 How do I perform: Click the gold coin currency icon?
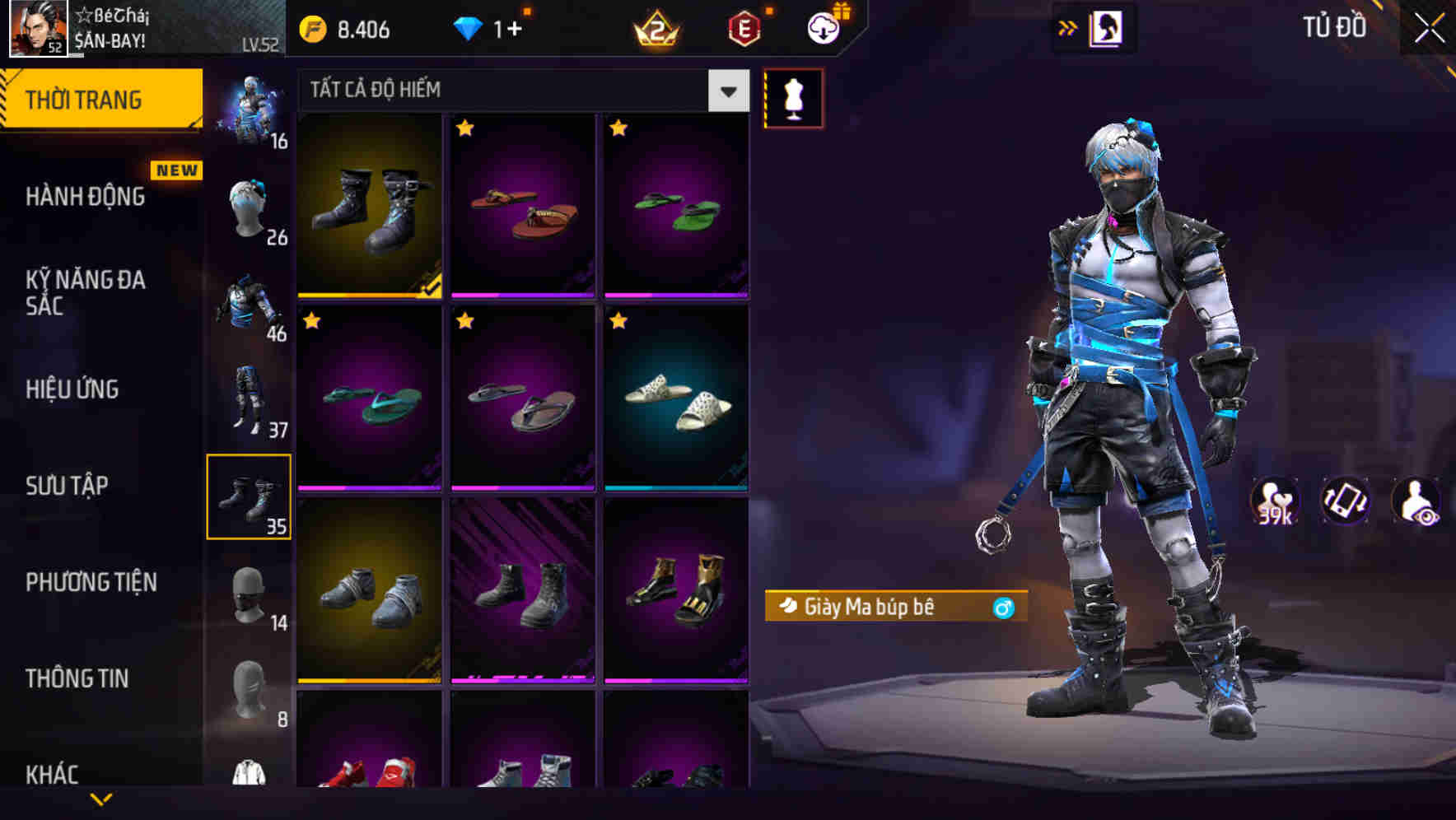pos(311,27)
